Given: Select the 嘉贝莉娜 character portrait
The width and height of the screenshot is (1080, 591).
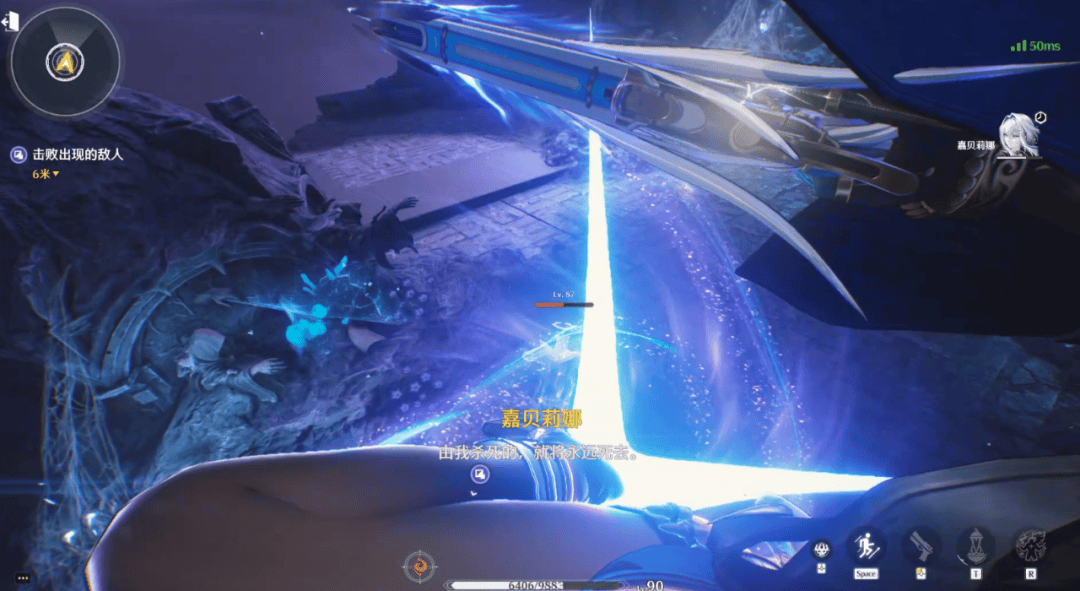Looking at the screenshot, I should point(1019,135).
